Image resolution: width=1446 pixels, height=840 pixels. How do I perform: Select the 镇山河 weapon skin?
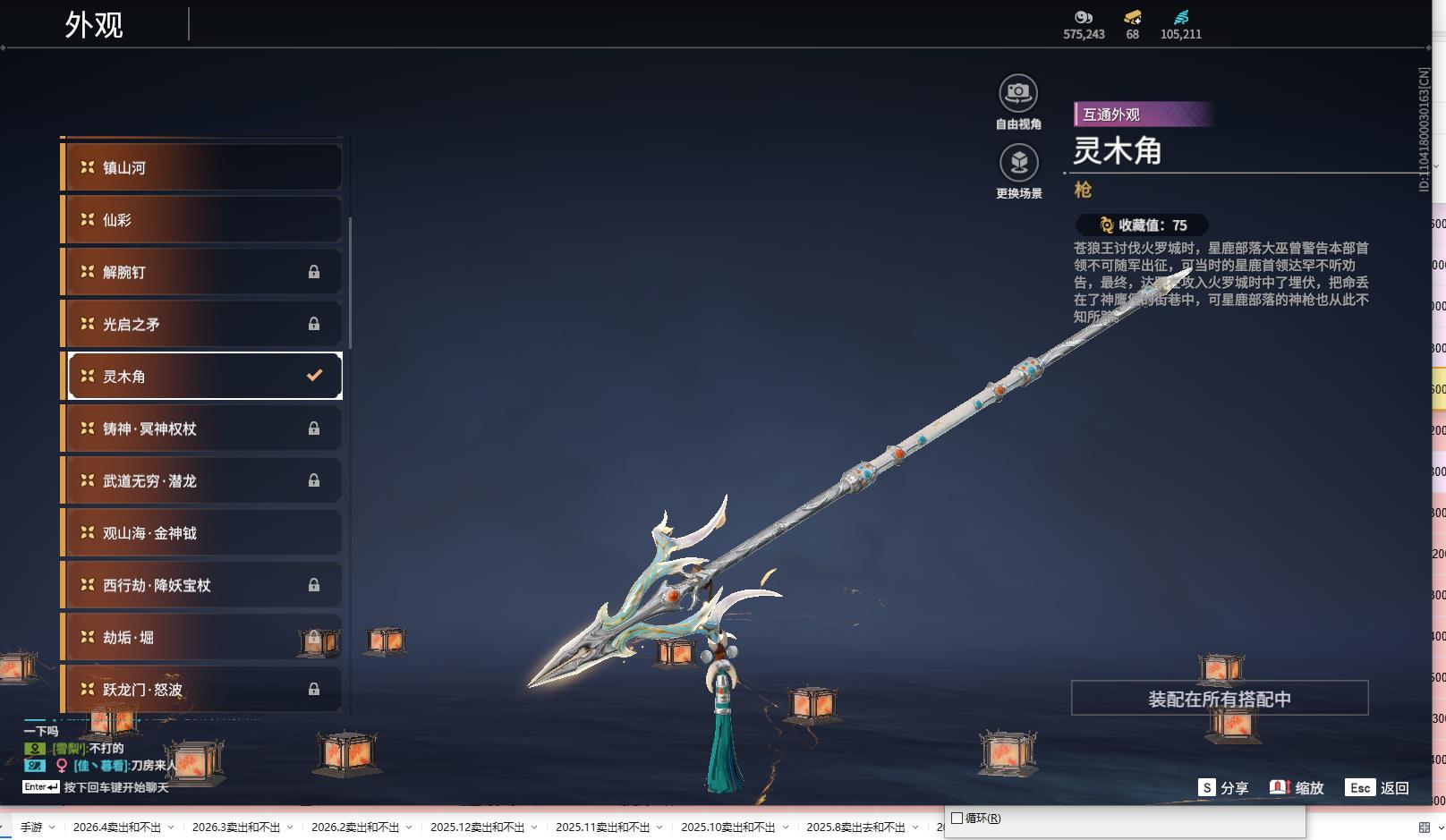202,167
